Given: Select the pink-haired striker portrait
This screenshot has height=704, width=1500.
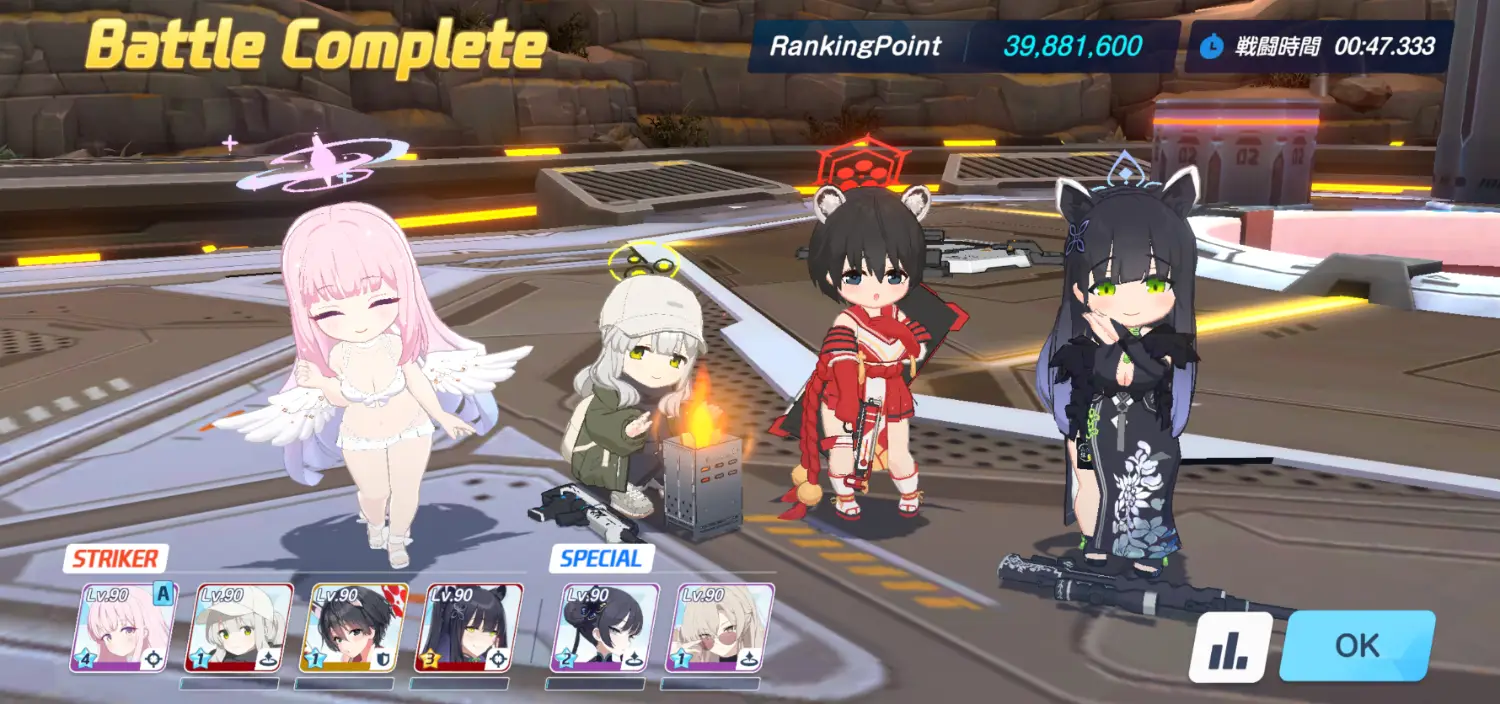Looking at the screenshot, I should [x=123, y=628].
